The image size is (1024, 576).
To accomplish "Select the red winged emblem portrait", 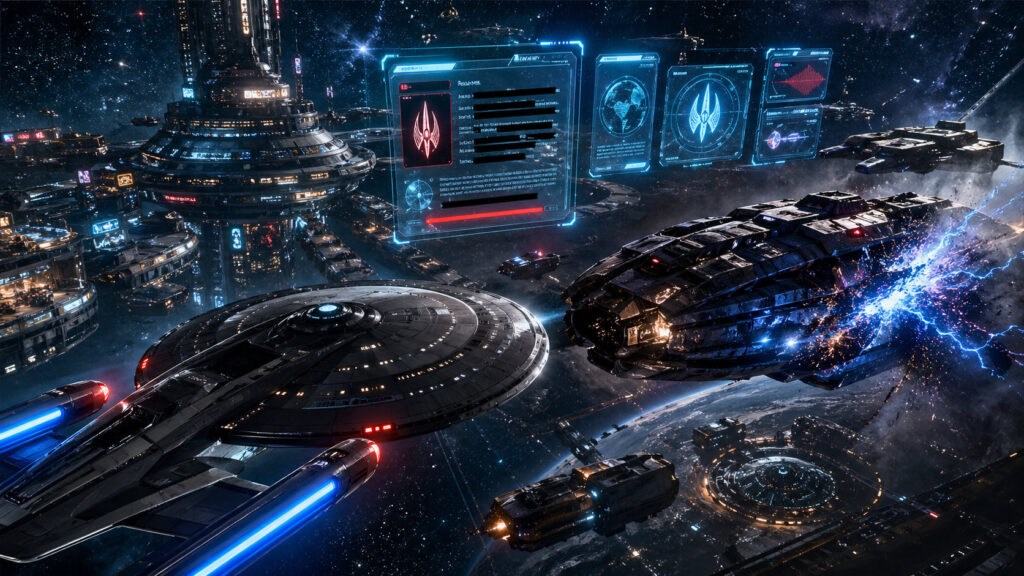I will (x=426, y=130).
